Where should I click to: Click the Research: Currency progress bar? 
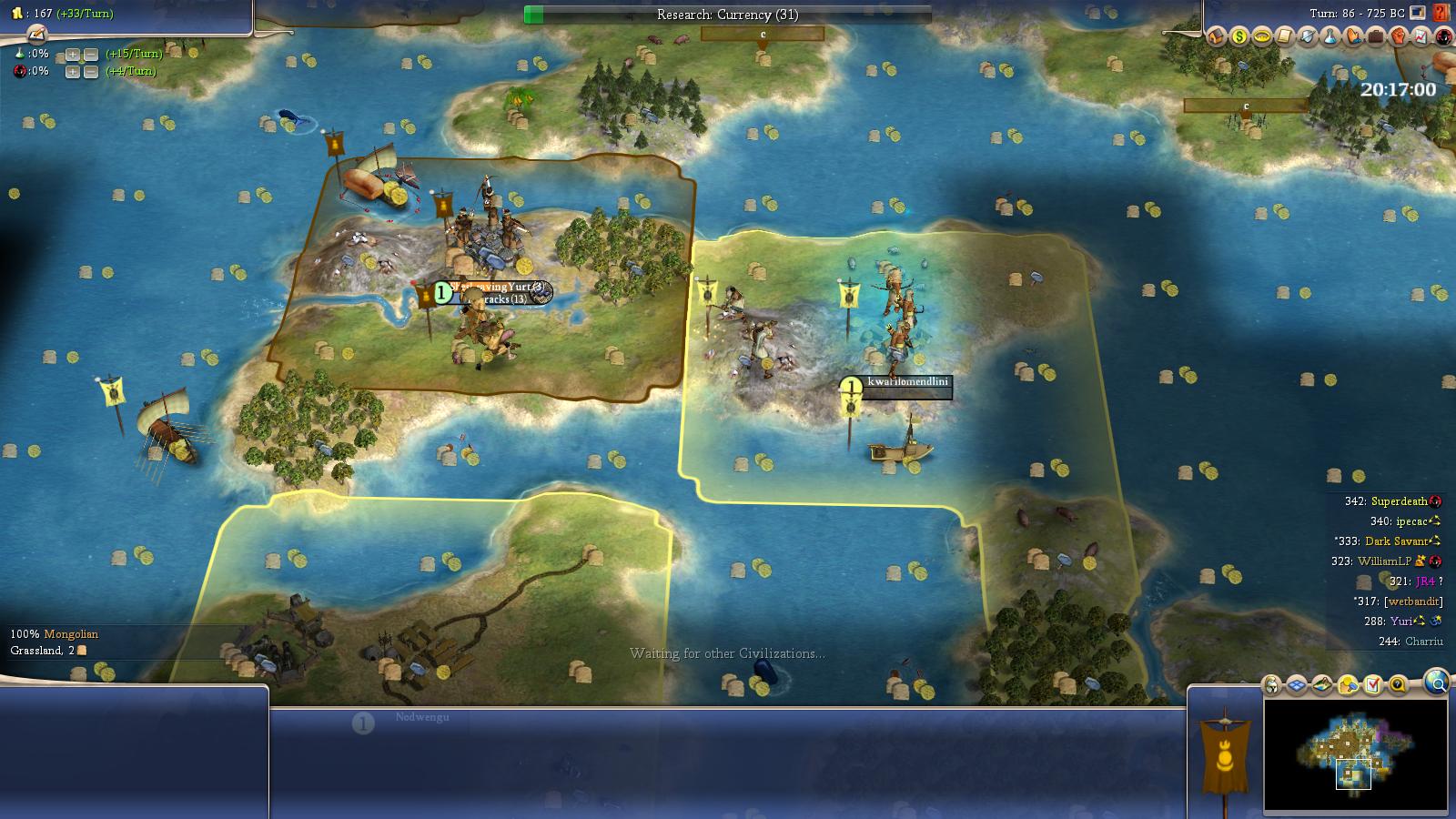[x=728, y=13]
